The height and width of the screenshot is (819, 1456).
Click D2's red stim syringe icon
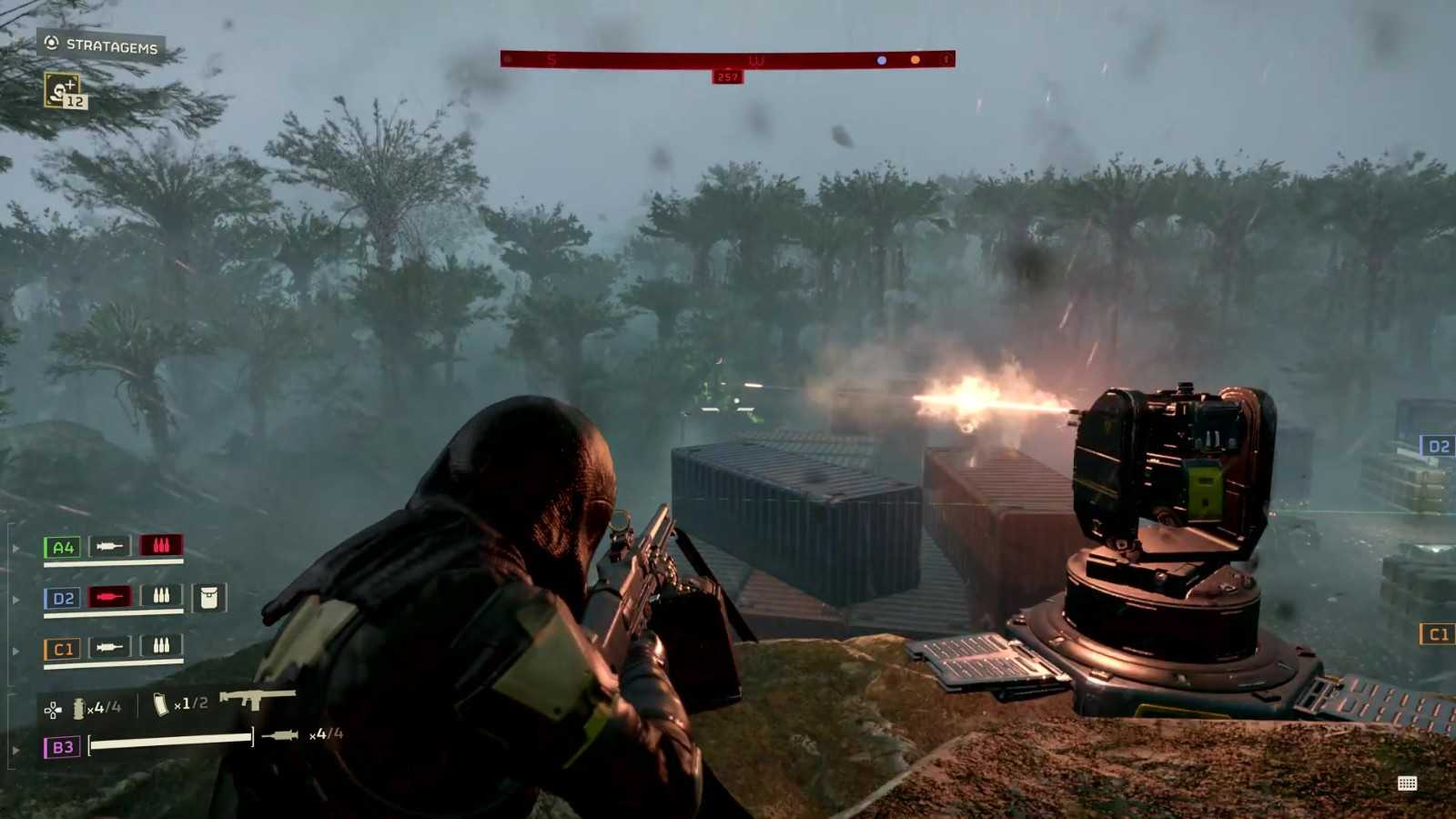(109, 597)
